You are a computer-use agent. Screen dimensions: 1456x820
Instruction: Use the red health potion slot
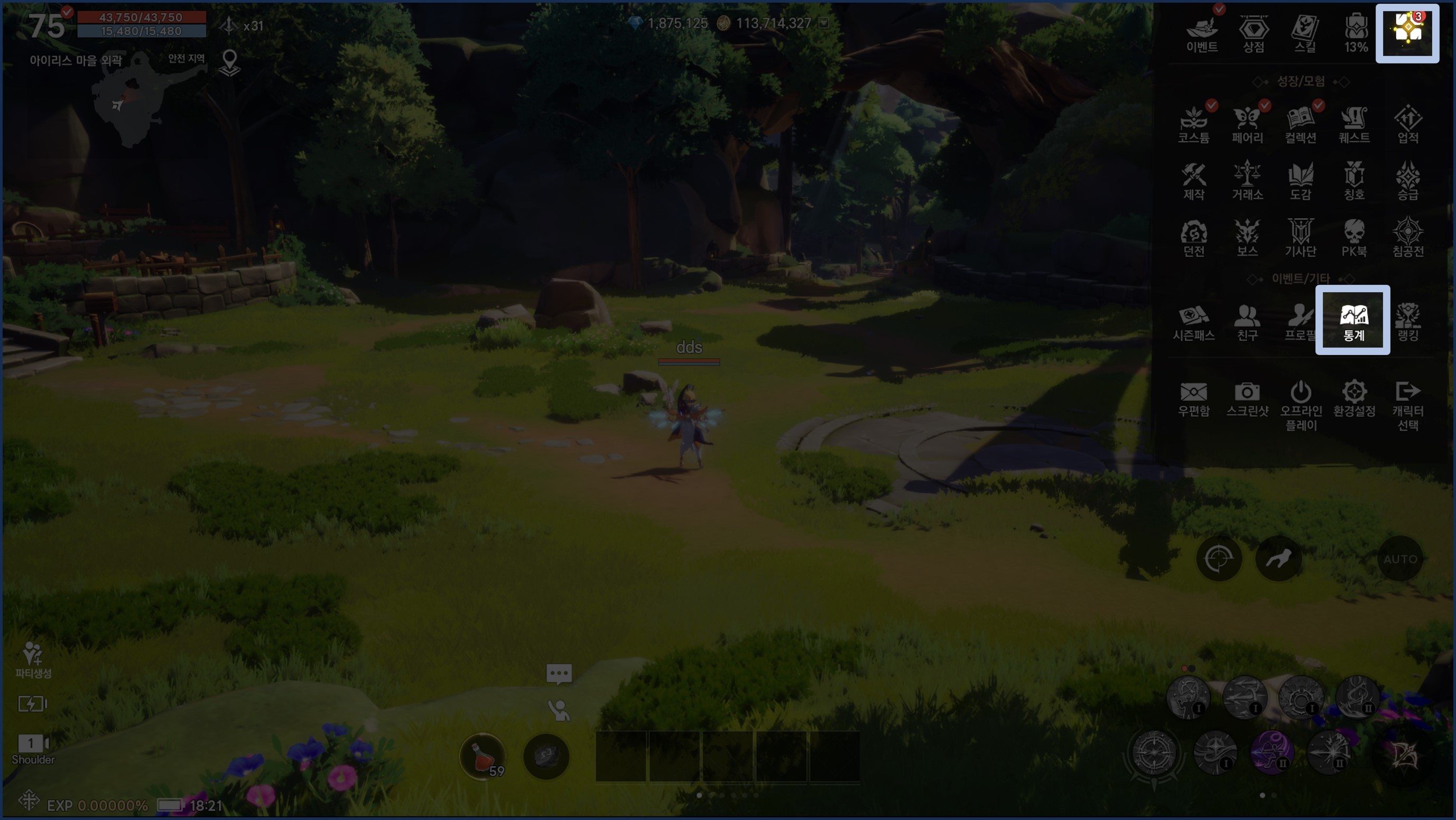[482, 756]
